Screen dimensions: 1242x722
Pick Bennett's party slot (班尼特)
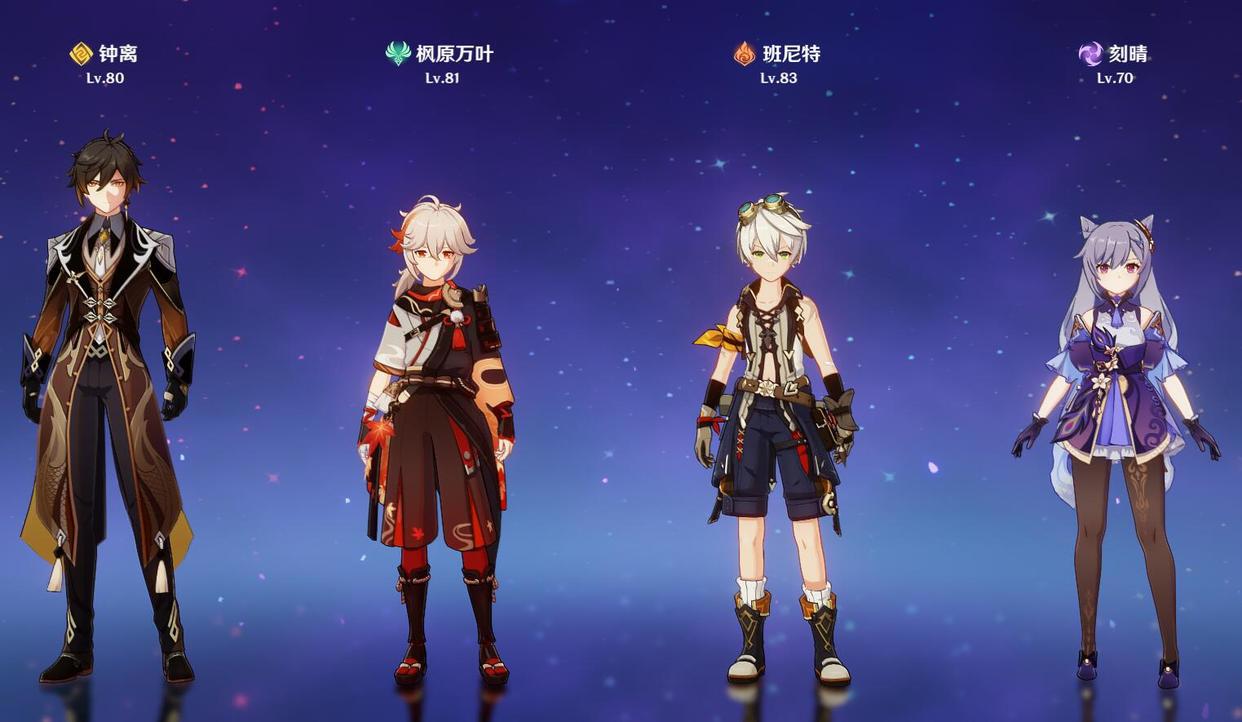click(776, 430)
